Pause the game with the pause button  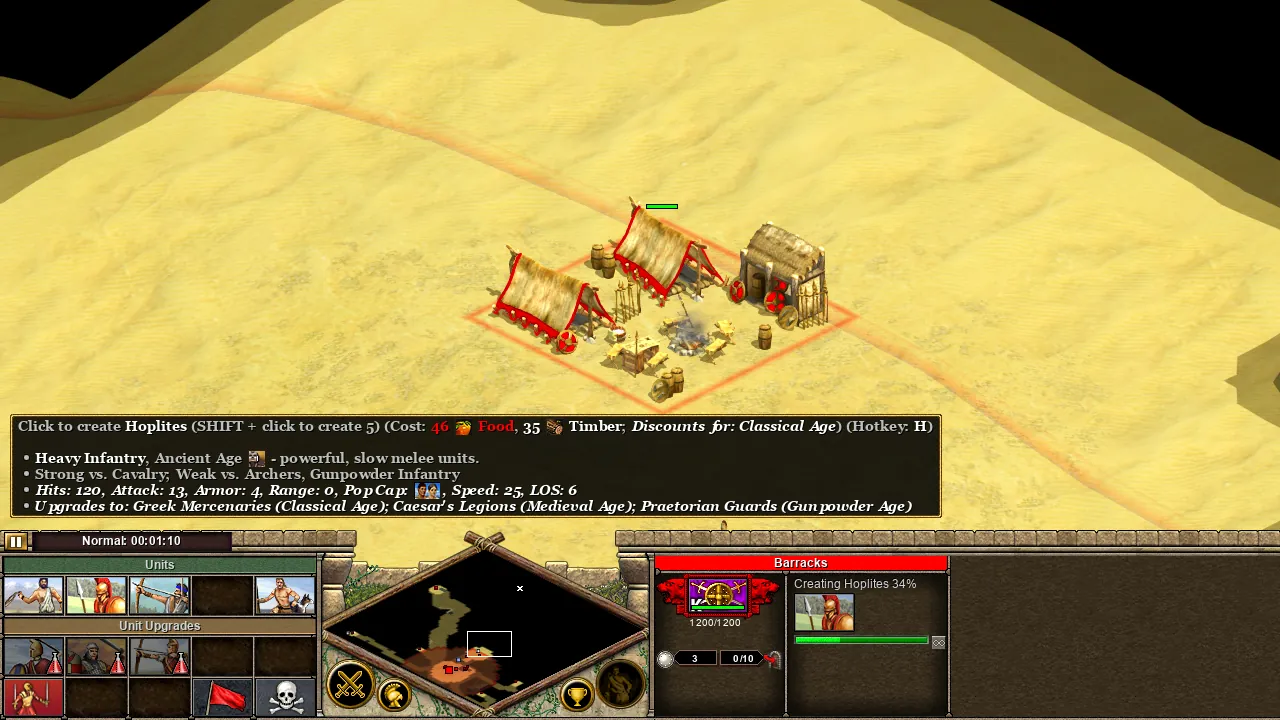pos(15,541)
